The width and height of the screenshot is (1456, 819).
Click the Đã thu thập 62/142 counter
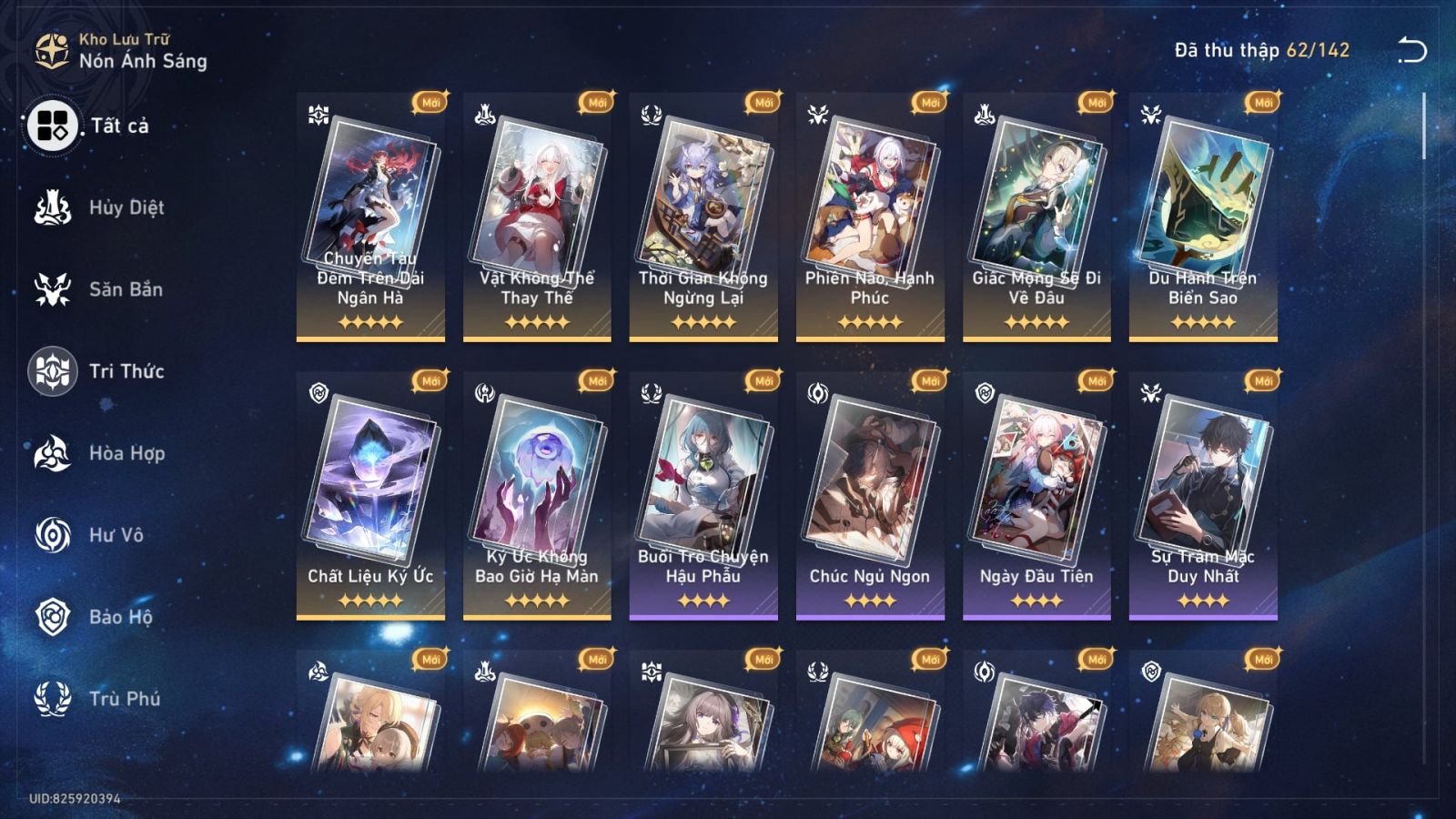tap(1262, 51)
